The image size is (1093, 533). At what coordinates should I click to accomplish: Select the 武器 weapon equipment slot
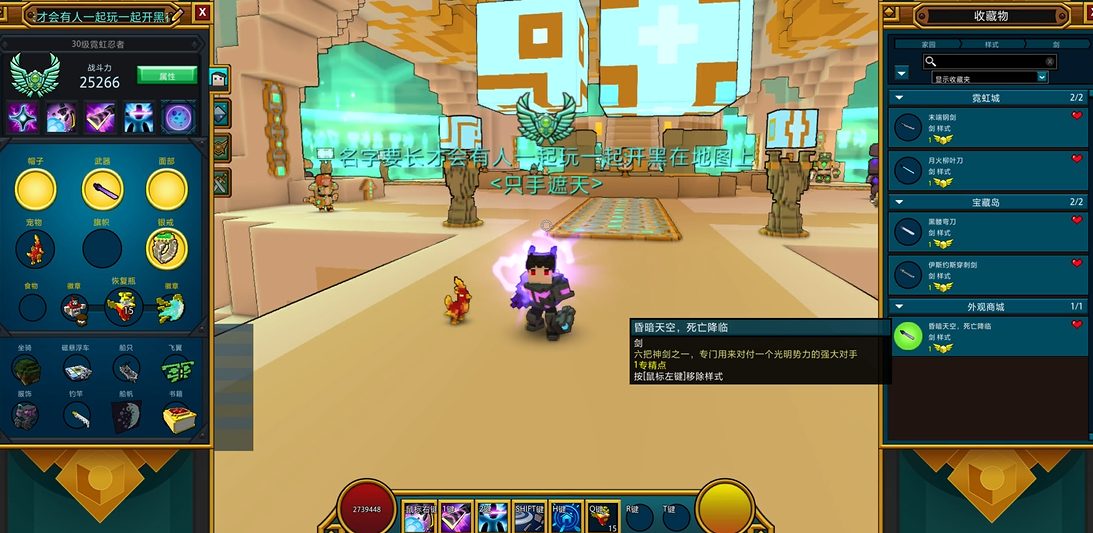(x=102, y=189)
